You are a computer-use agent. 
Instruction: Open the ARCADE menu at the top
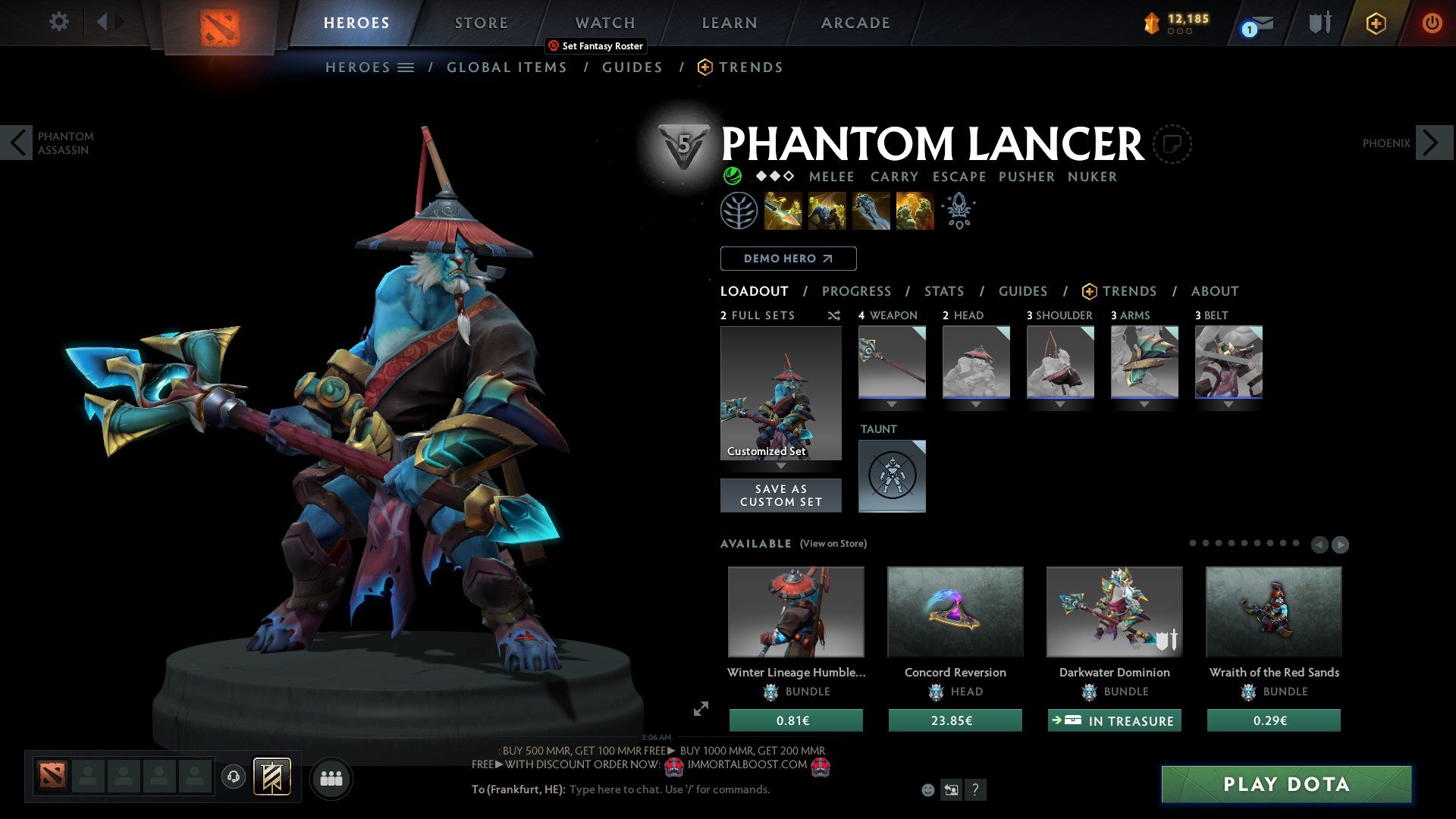[x=855, y=23]
